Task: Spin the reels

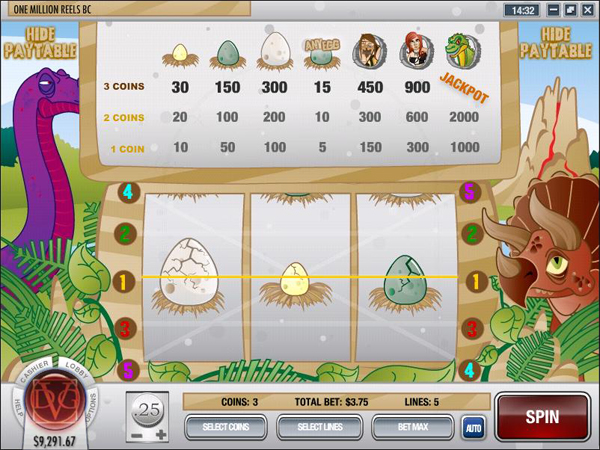Action: tap(541, 415)
